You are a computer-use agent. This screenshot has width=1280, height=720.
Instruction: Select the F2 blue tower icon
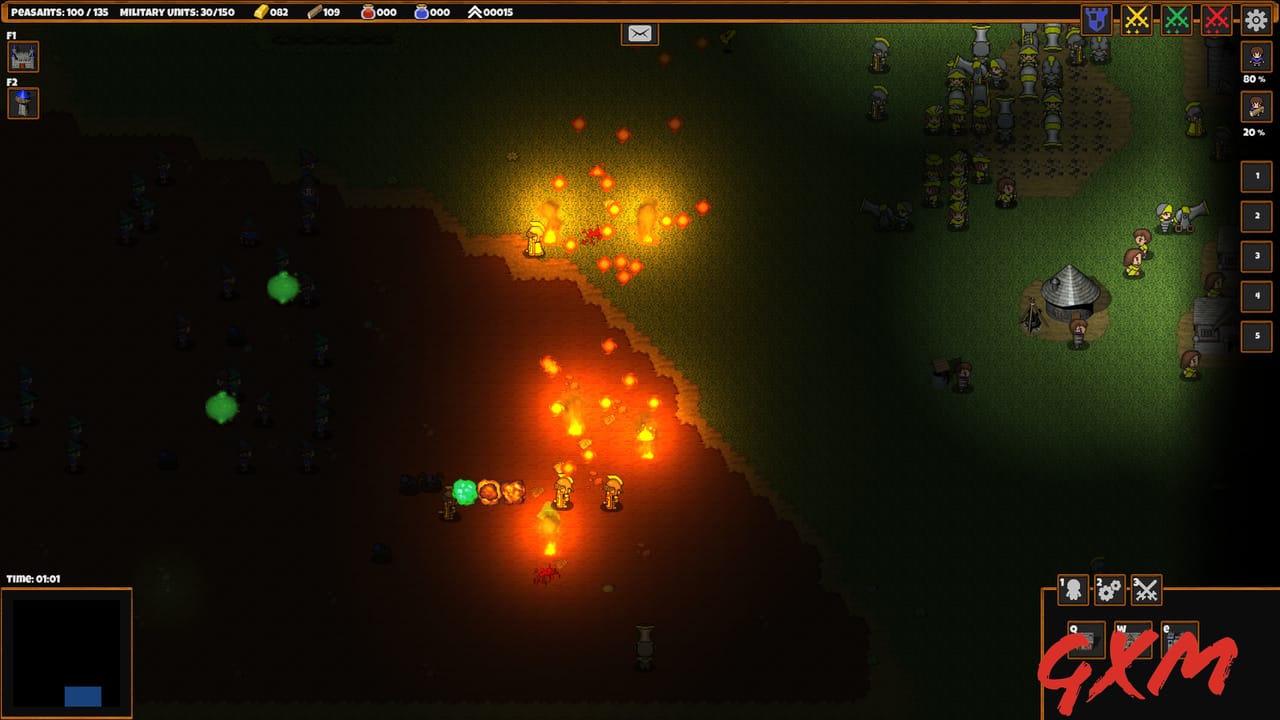coord(22,103)
